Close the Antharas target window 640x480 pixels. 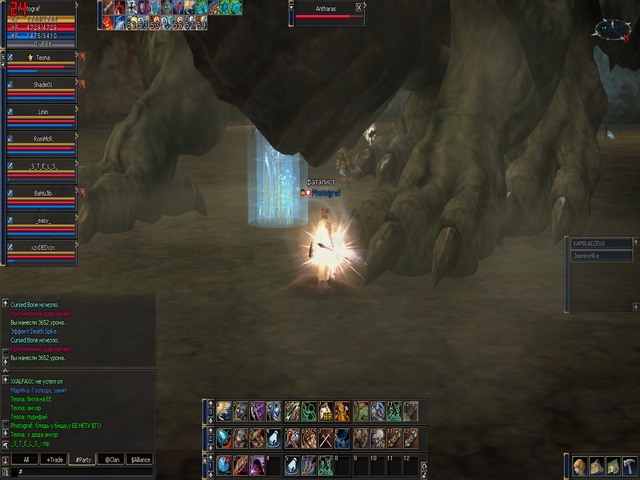[x=359, y=6]
